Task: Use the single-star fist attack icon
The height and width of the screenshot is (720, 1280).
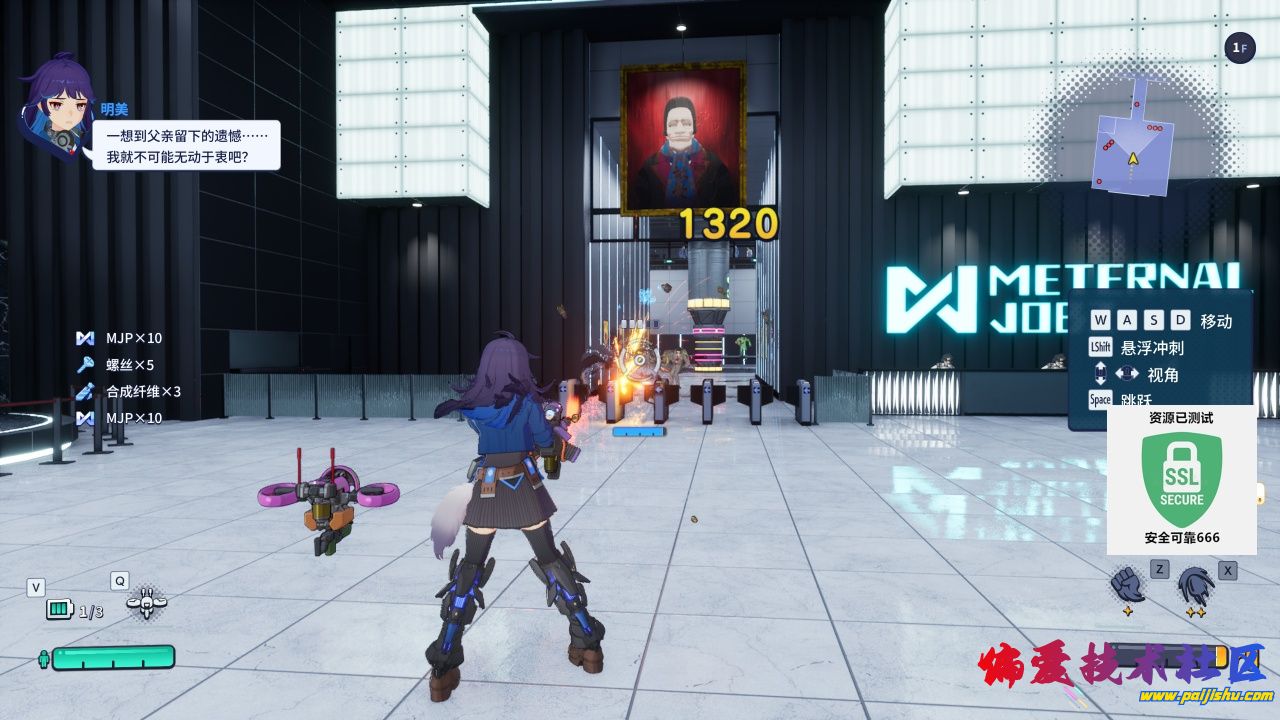Action: [1127, 586]
